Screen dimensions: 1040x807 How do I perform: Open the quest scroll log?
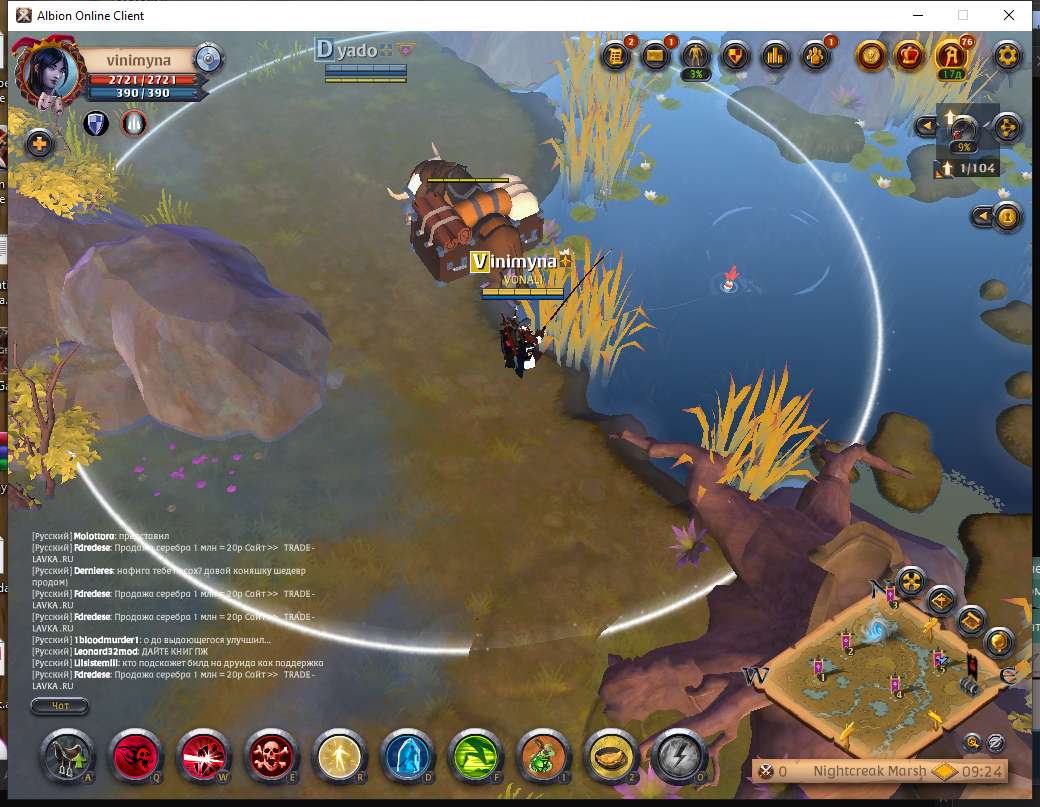tap(617, 56)
